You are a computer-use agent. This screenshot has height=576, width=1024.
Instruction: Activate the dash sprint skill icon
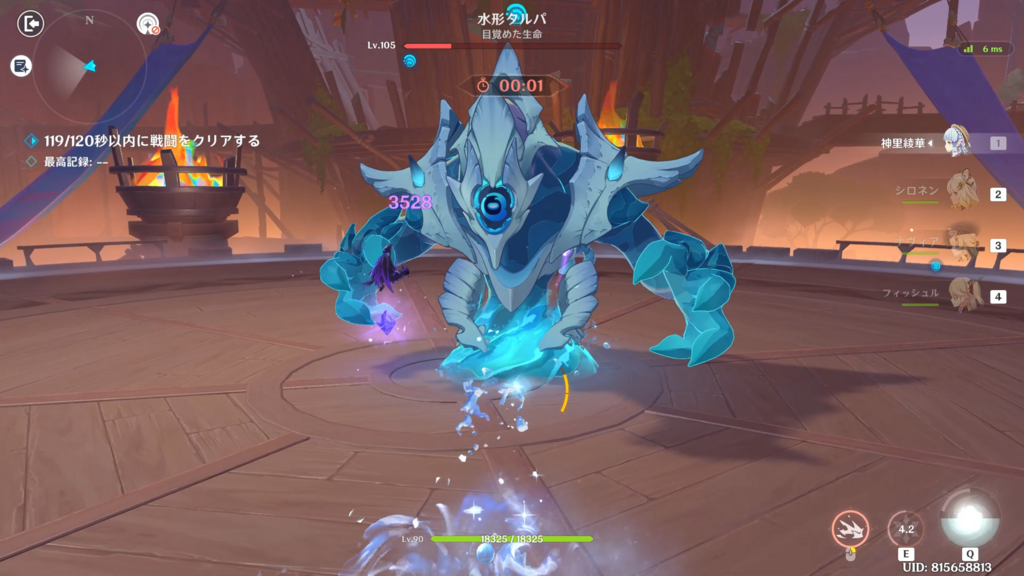(x=850, y=528)
